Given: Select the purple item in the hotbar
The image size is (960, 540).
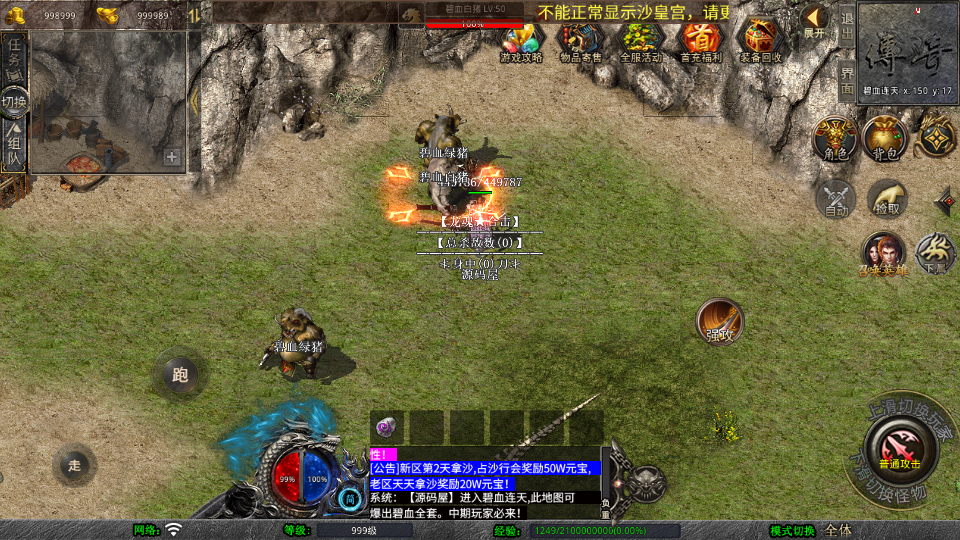Looking at the screenshot, I should pyautogui.click(x=385, y=427).
